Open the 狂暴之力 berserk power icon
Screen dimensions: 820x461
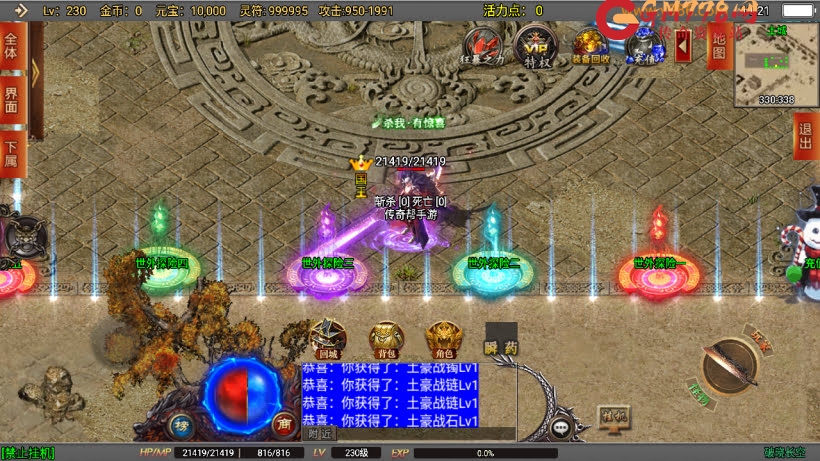point(487,46)
